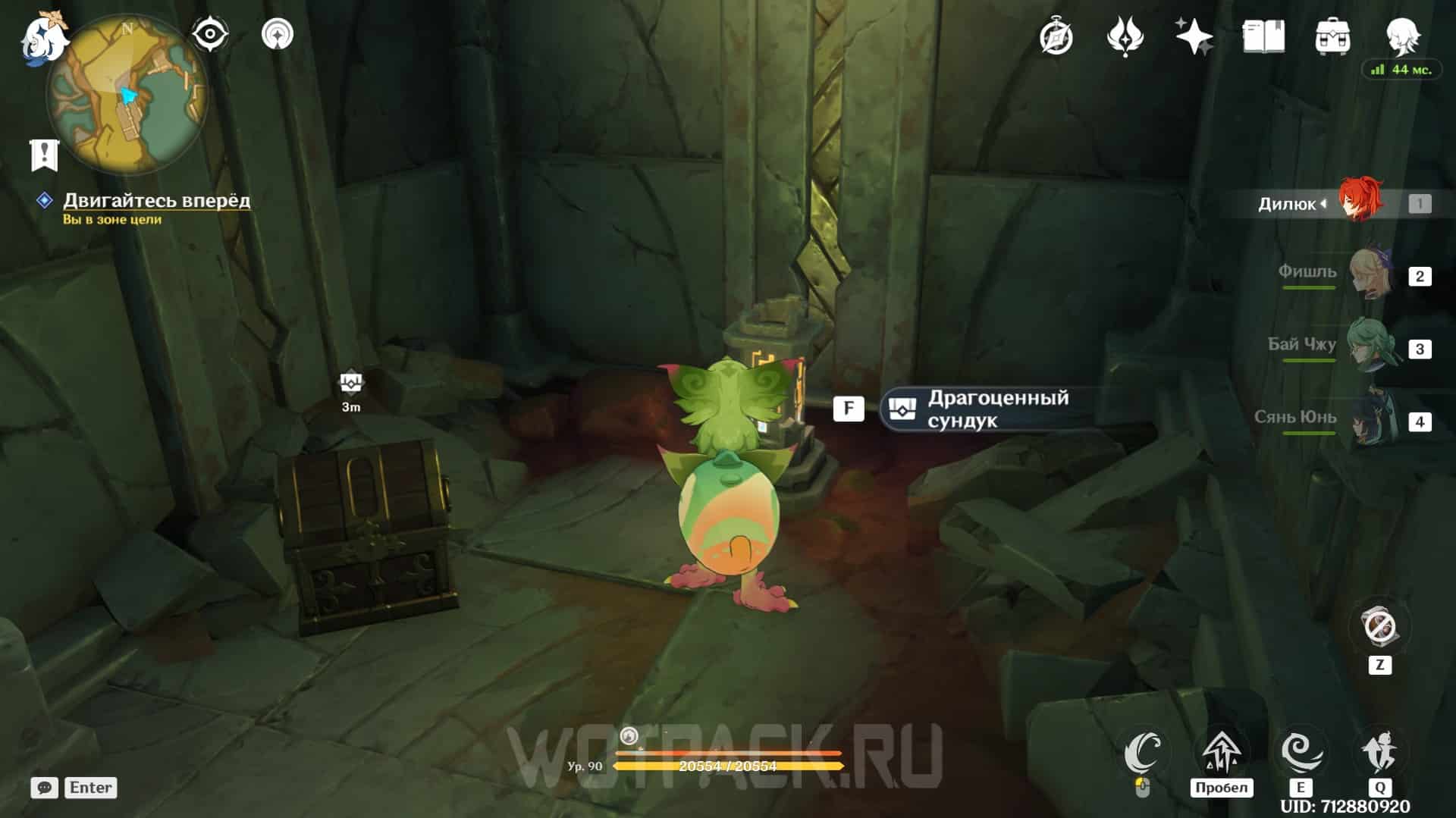Activate the swirl elemental skill icon

tap(1301, 752)
